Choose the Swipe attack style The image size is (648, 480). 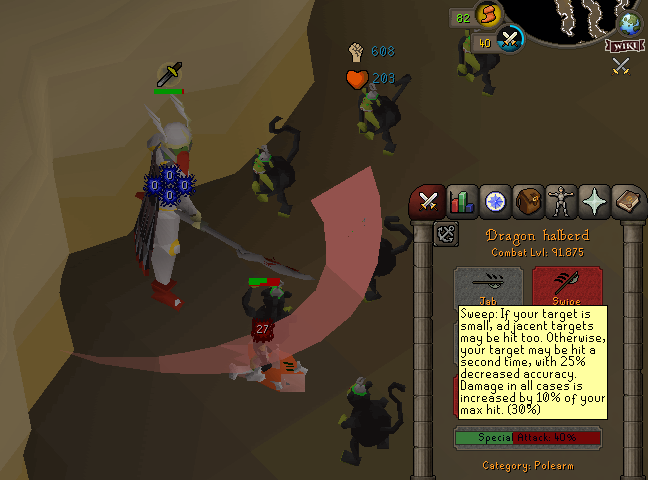pos(567,286)
